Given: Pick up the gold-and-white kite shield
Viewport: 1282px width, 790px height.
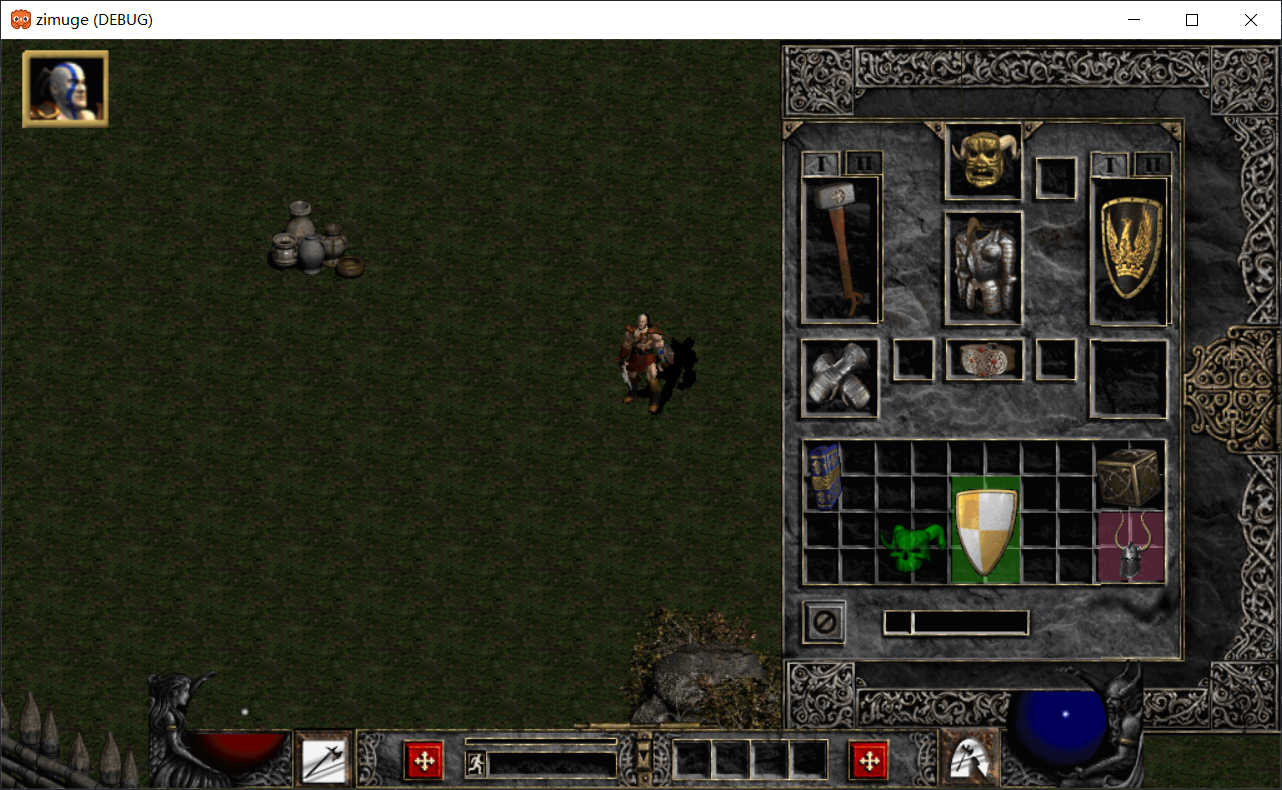Looking at the screenshot, I should pyautogui.click(x=983, y=528).
